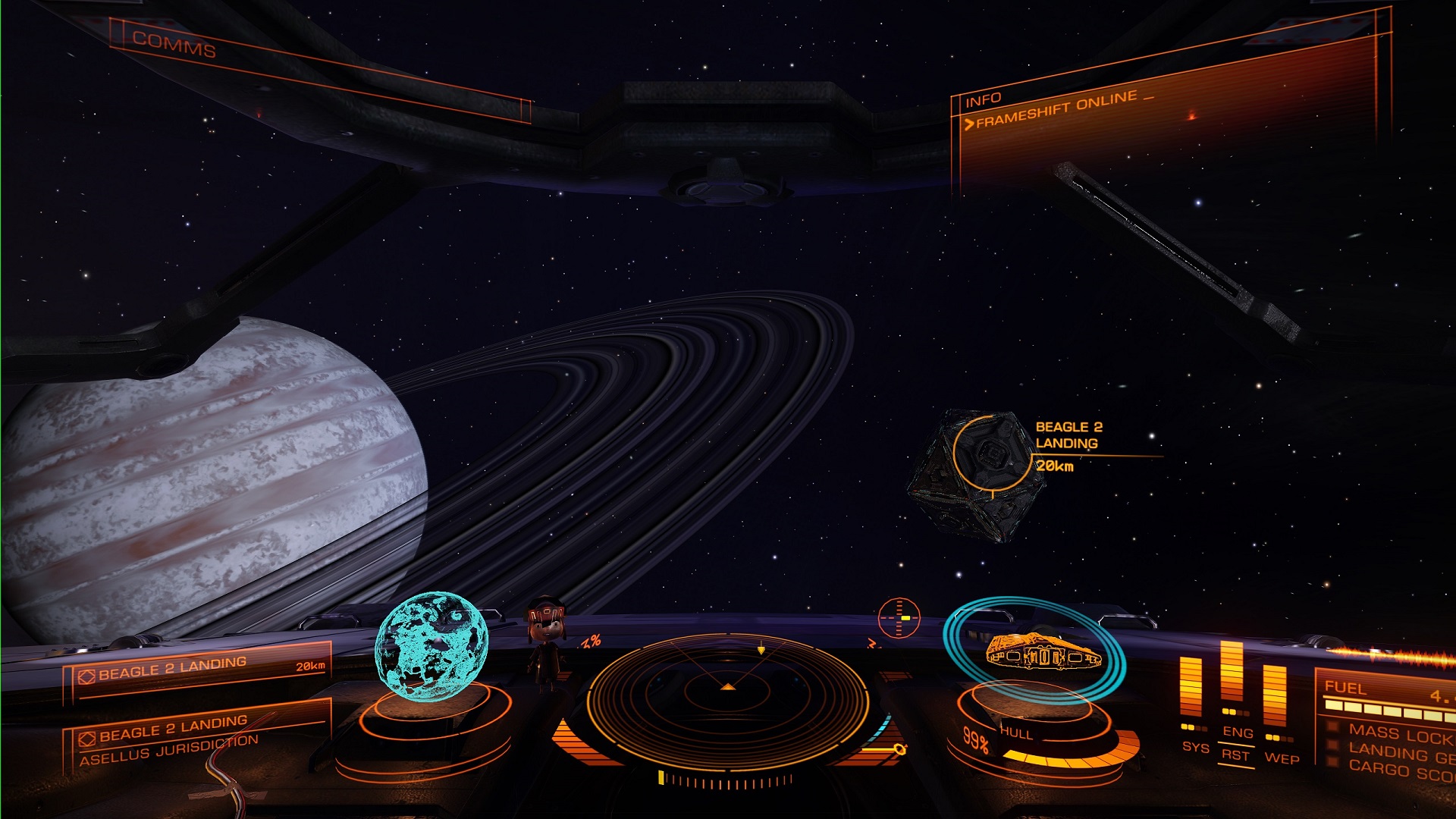Select the WEP power distributor column

1275,696
